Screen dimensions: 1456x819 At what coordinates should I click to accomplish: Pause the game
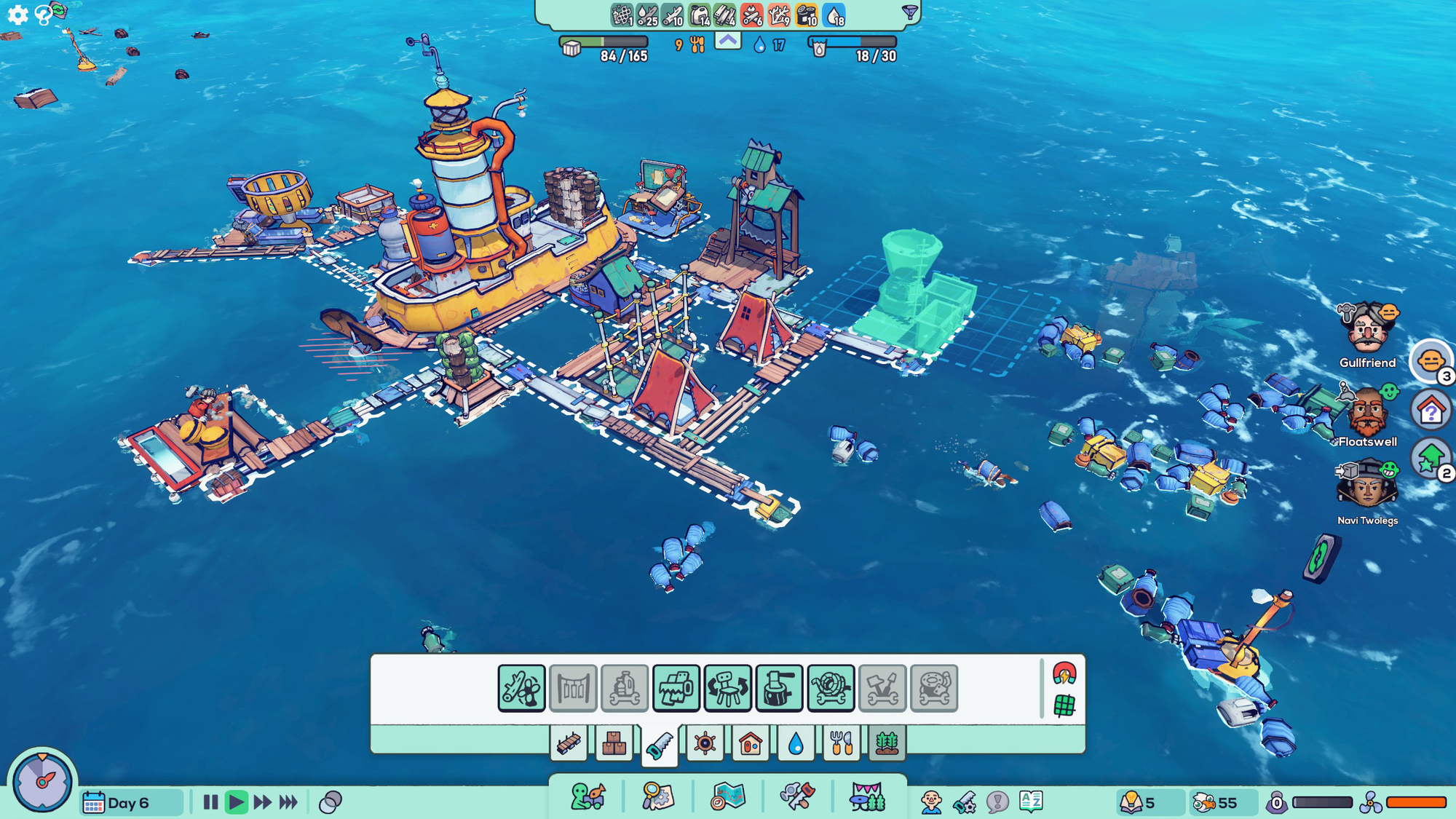(210, 802)
